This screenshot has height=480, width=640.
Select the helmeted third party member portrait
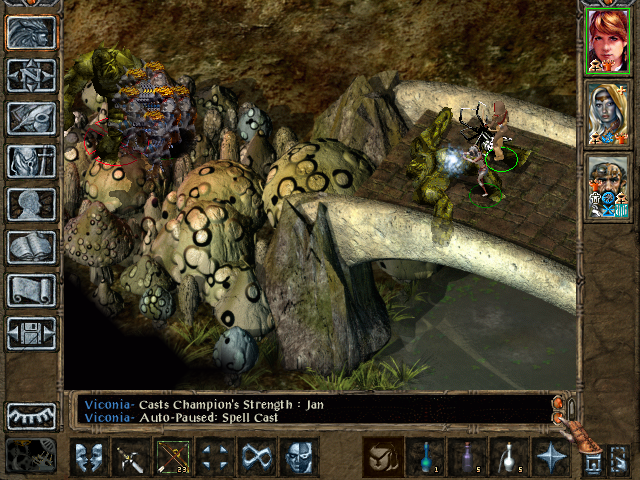pyautogui.click(x=605, y=187)
